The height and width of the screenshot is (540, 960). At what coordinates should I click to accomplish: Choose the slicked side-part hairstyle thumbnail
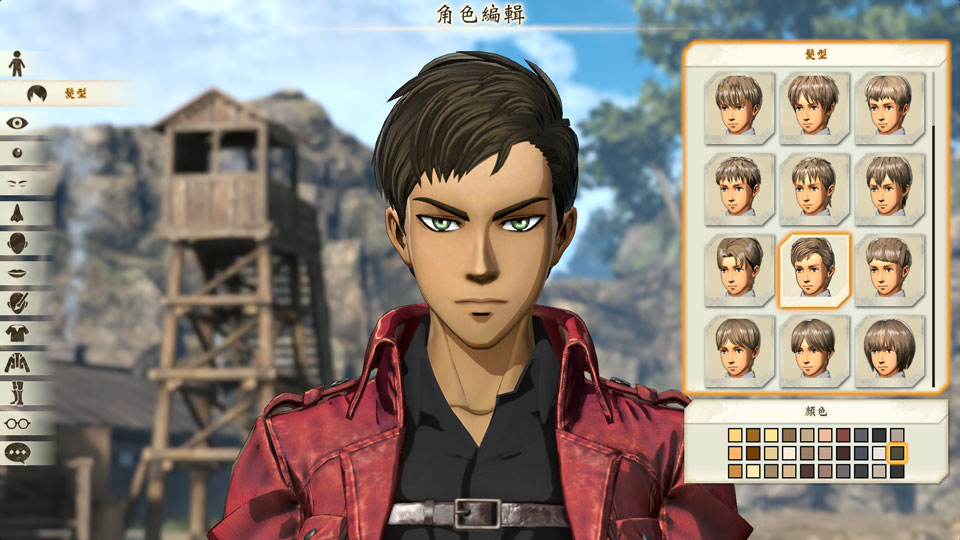(x=739, y=271)
